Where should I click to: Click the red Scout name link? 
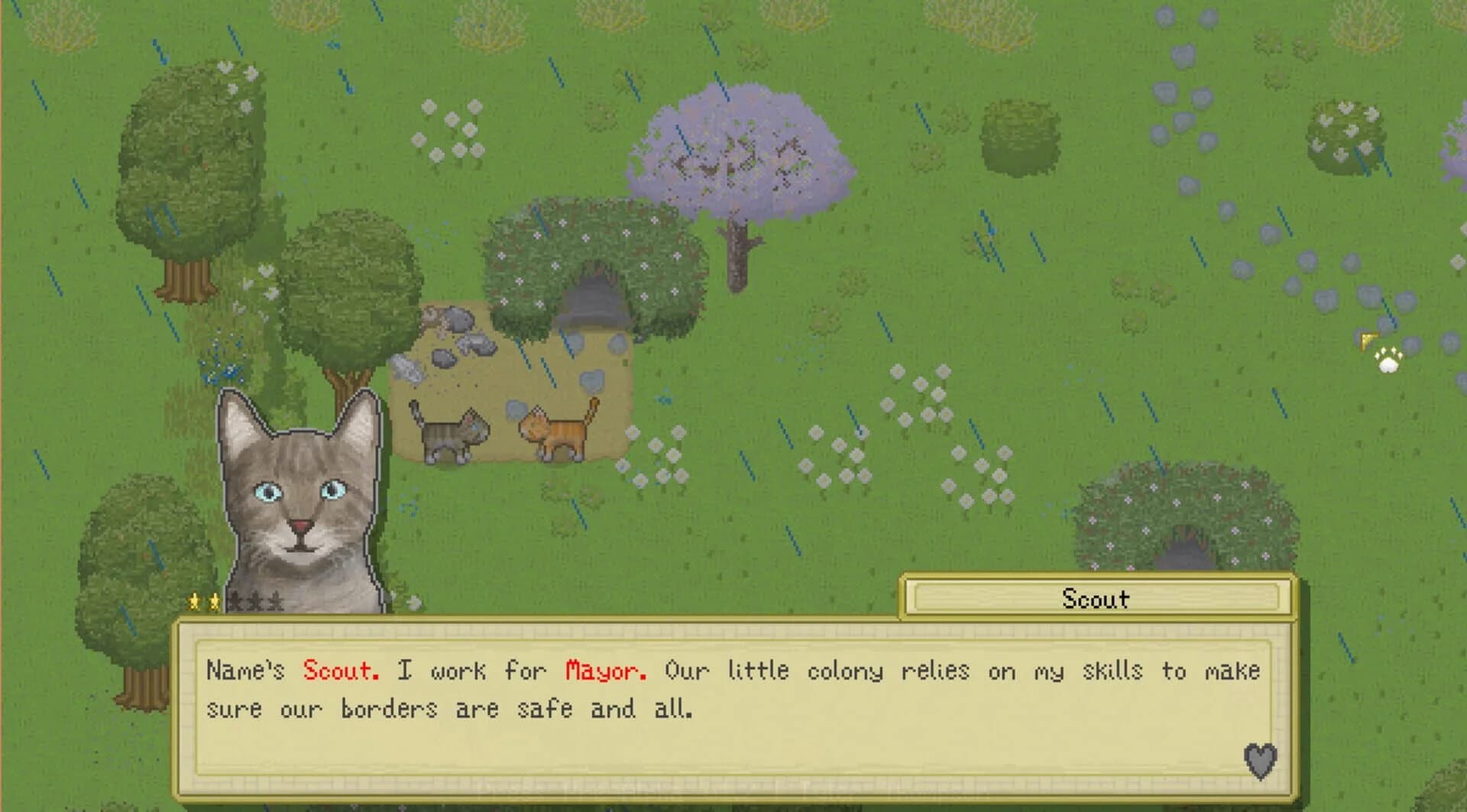(341, 671)
